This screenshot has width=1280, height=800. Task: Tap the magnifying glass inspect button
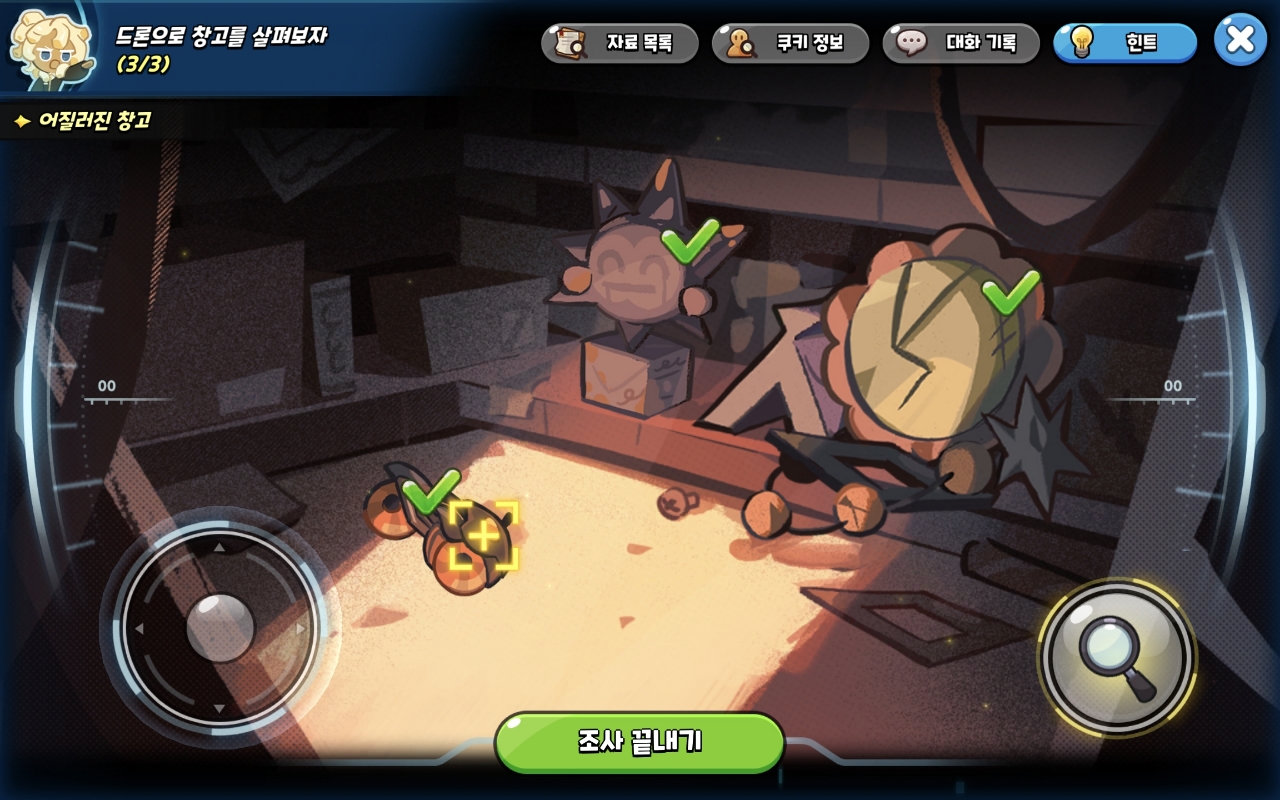click(1116, 657)
